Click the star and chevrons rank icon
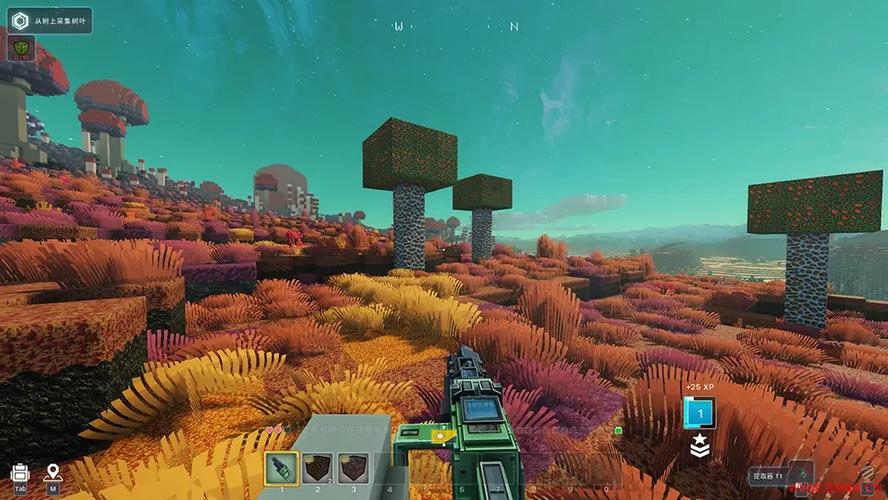 pyautogui.click(x=699, y=447)
